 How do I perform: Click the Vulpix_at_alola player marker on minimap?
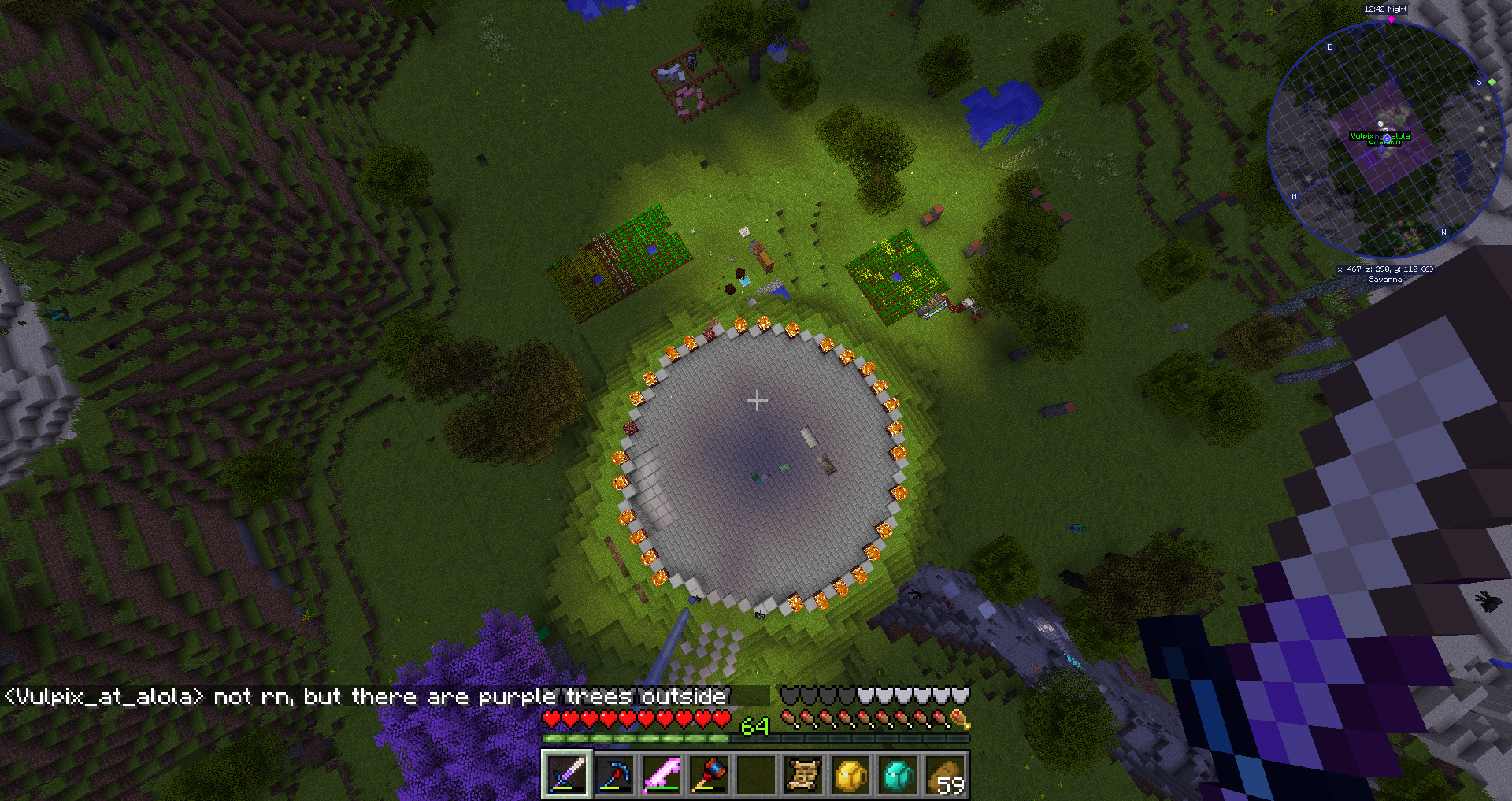pyautogui.click(x=1386, y=139)
